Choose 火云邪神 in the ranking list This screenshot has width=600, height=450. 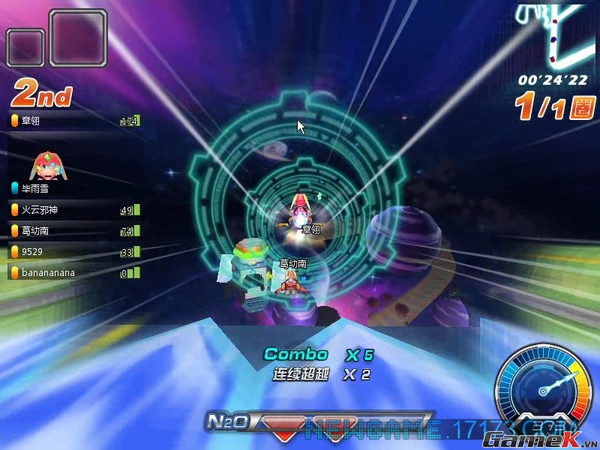72,210
